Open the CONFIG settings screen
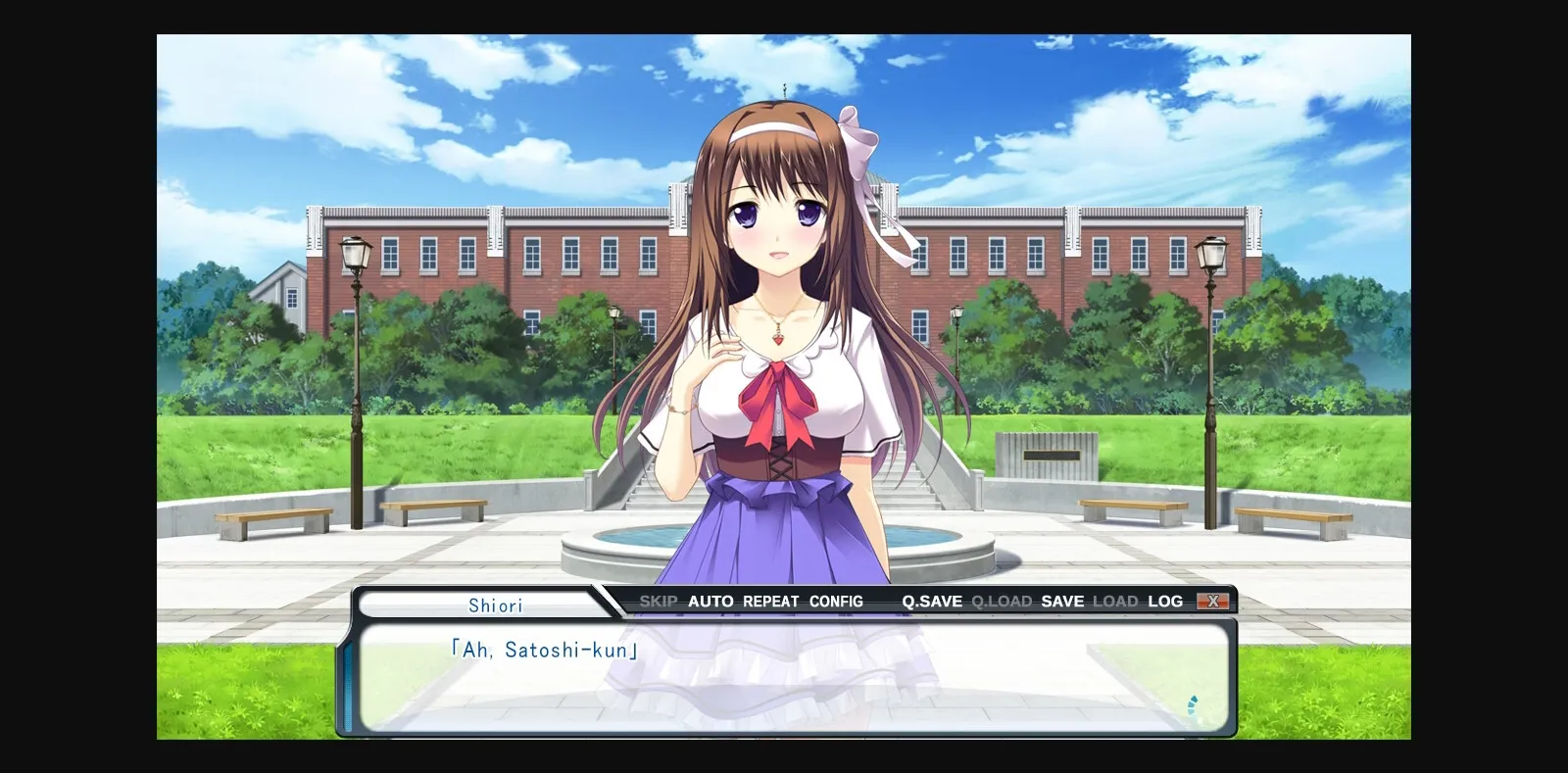 (836, 601)
